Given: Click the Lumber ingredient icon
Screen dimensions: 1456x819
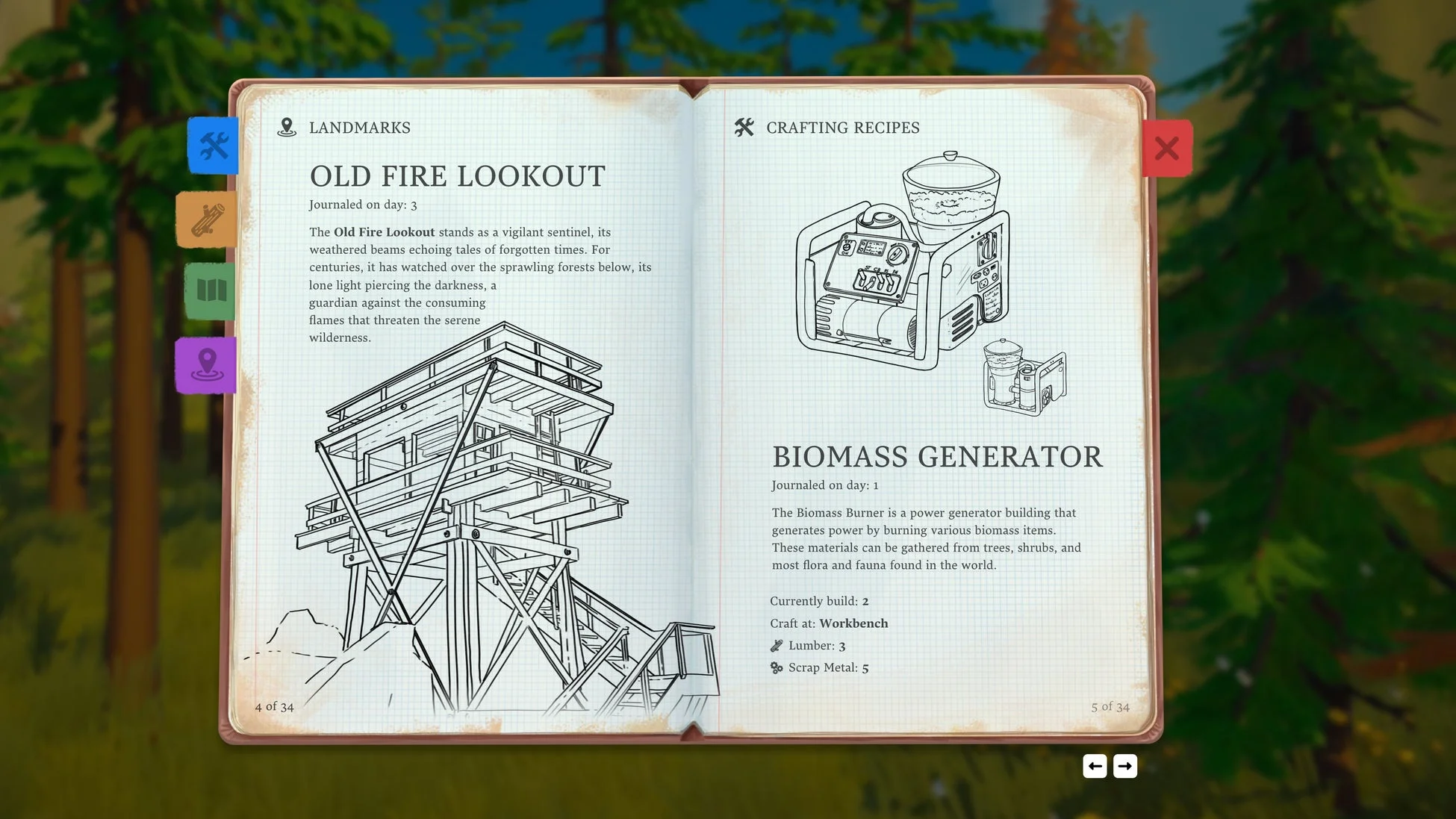Looking at the screenshot, I should tap(776, 645).
